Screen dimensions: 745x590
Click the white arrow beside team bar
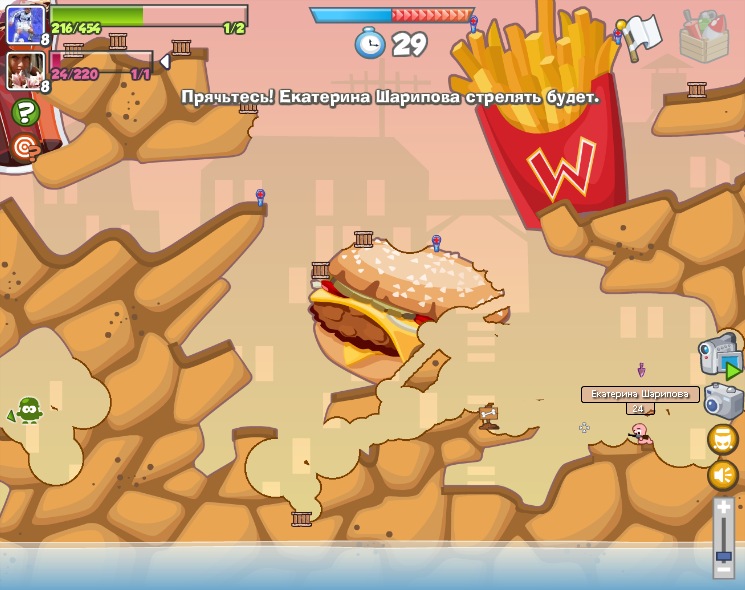point(164,61)
